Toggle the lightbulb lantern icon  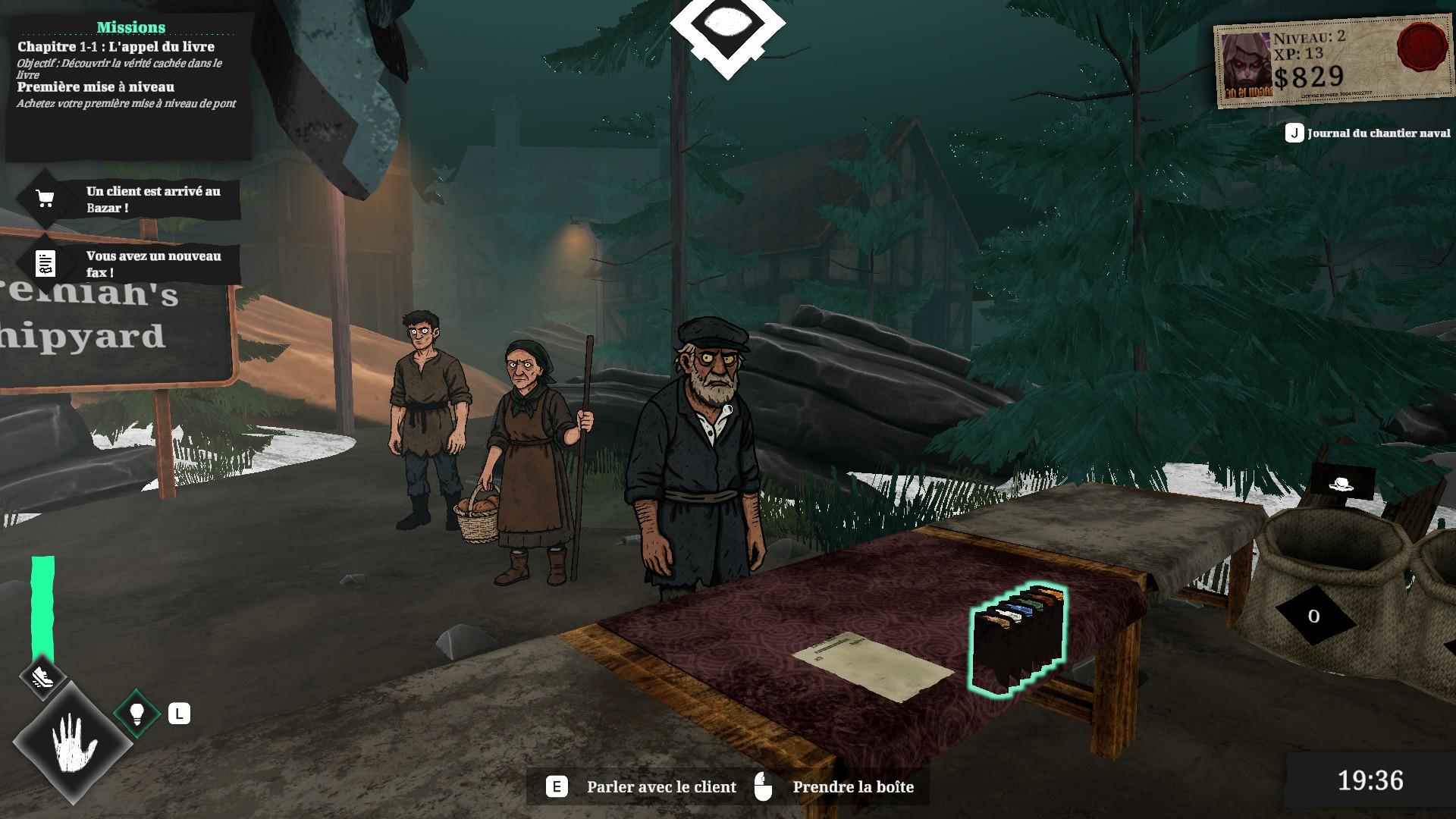(137, 713)
